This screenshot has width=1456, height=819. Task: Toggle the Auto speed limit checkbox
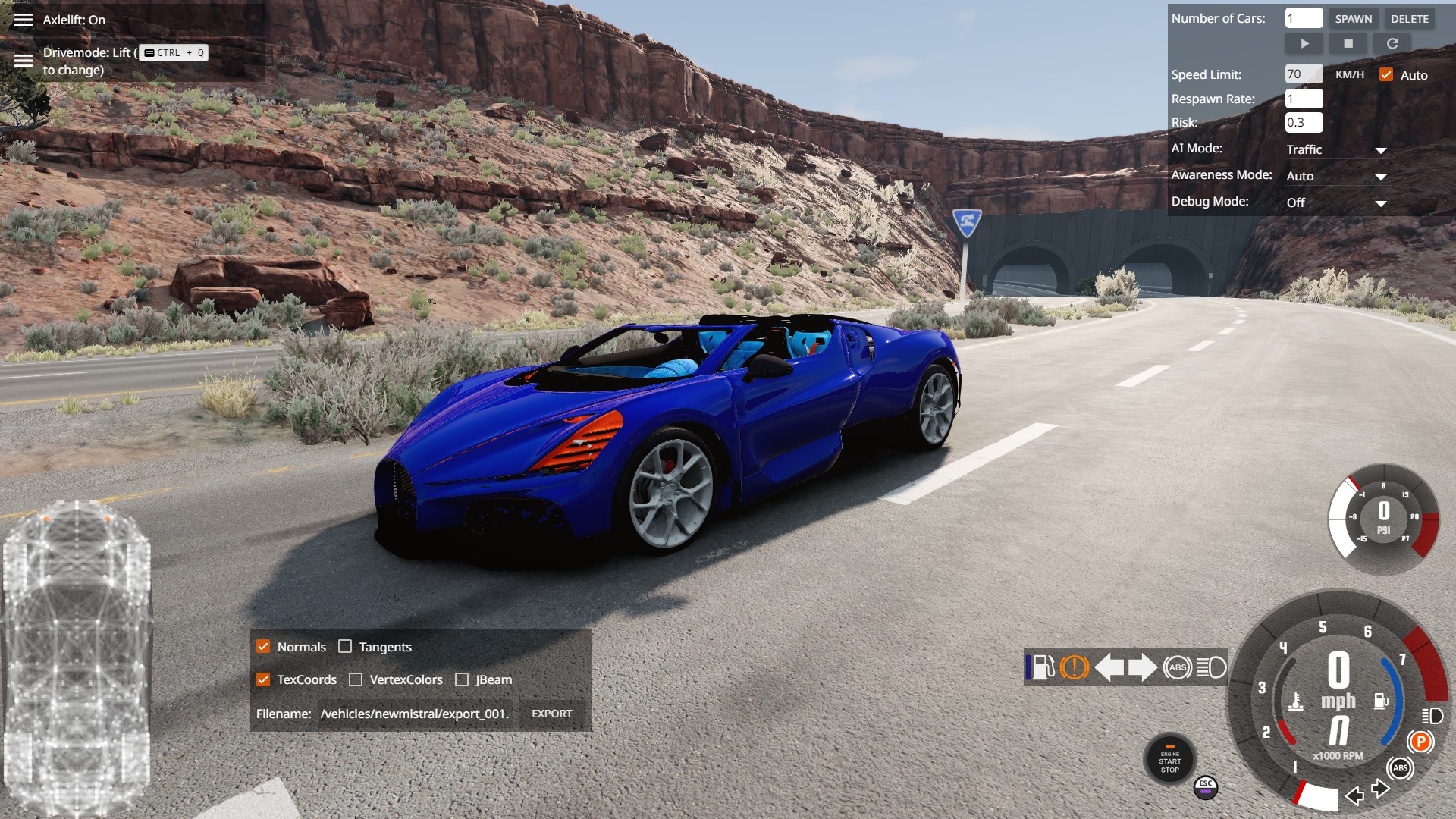tap(1386, 74)
